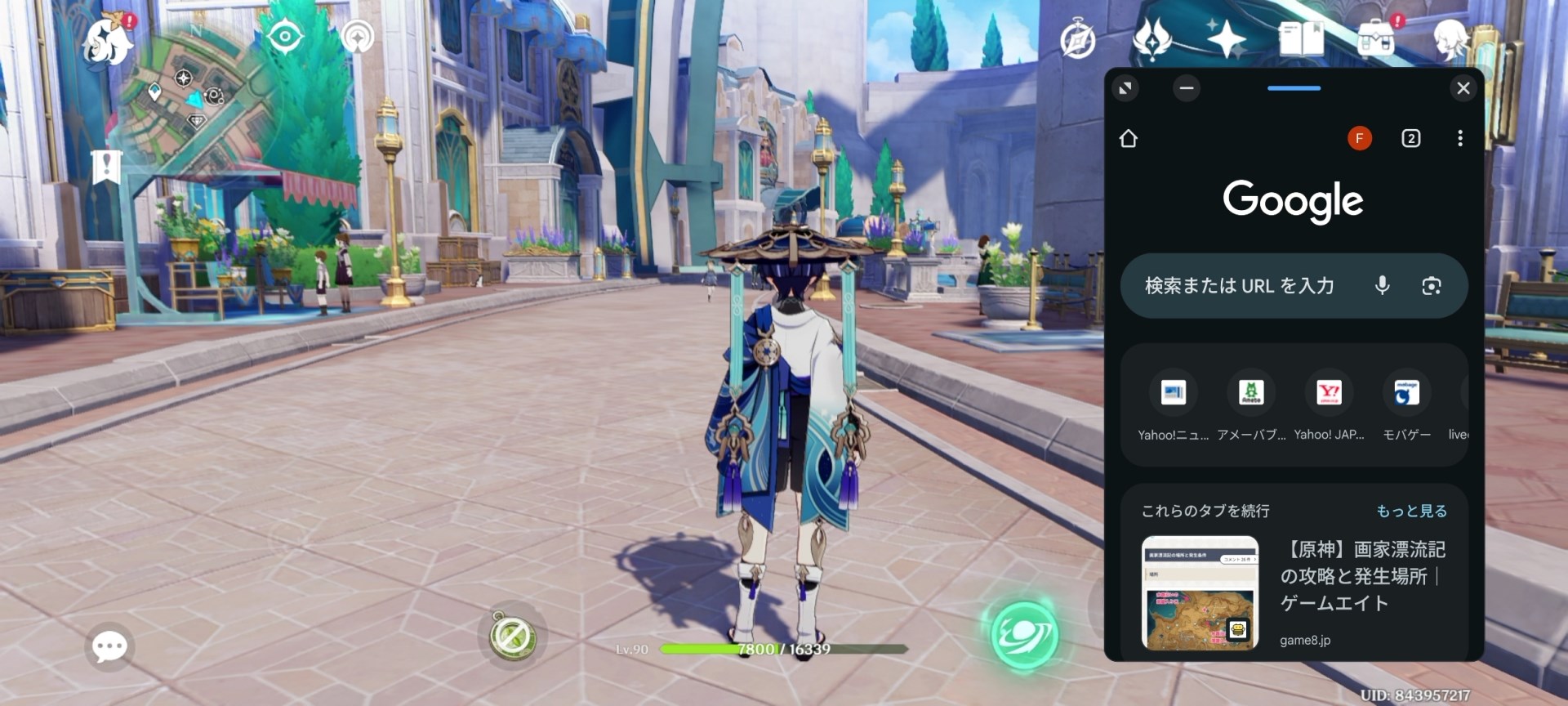Start voice search with the microphone icon
This screenshot has height=706, width=1568.
(1380, 285)
